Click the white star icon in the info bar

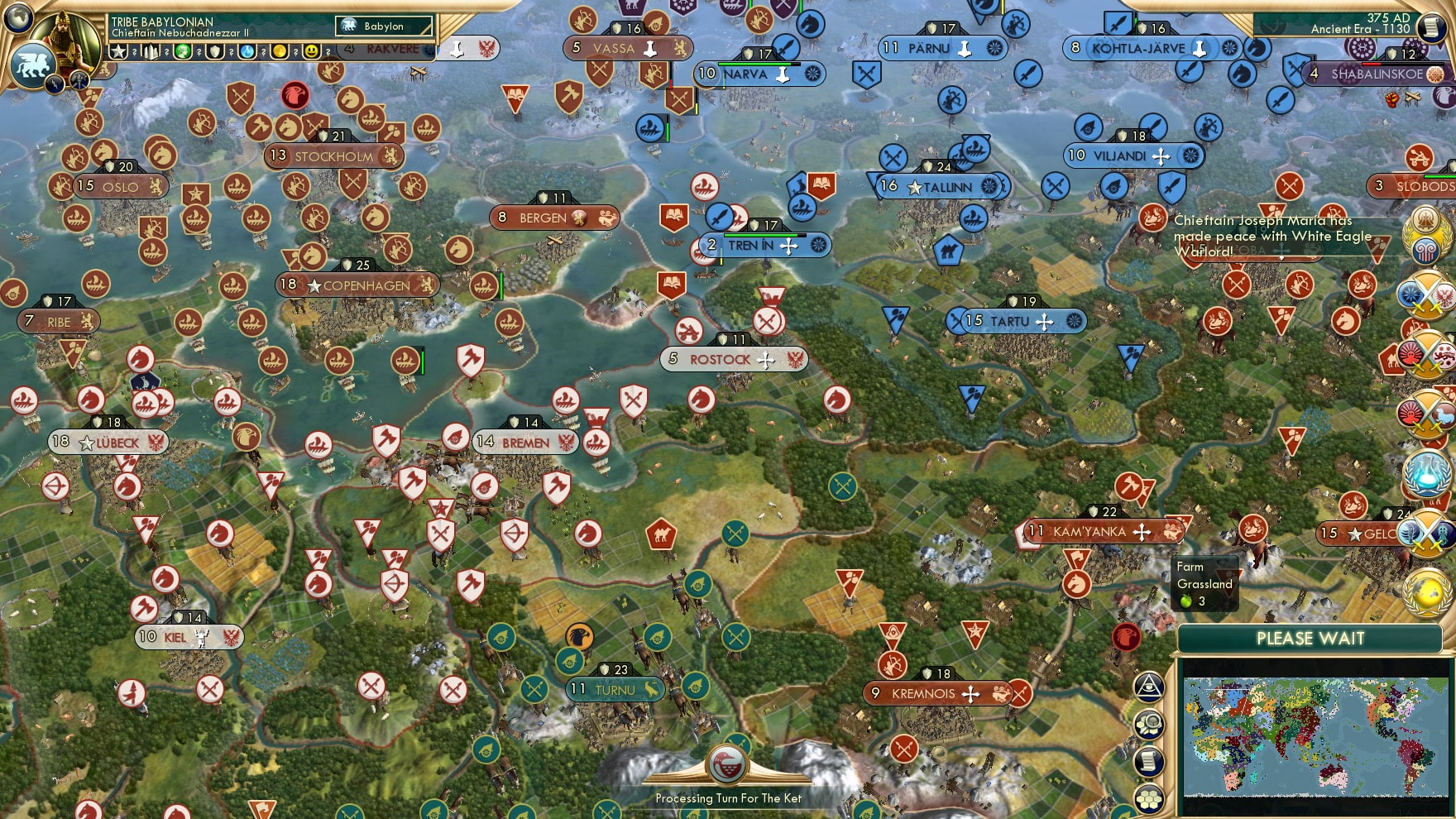pos(119,51)
